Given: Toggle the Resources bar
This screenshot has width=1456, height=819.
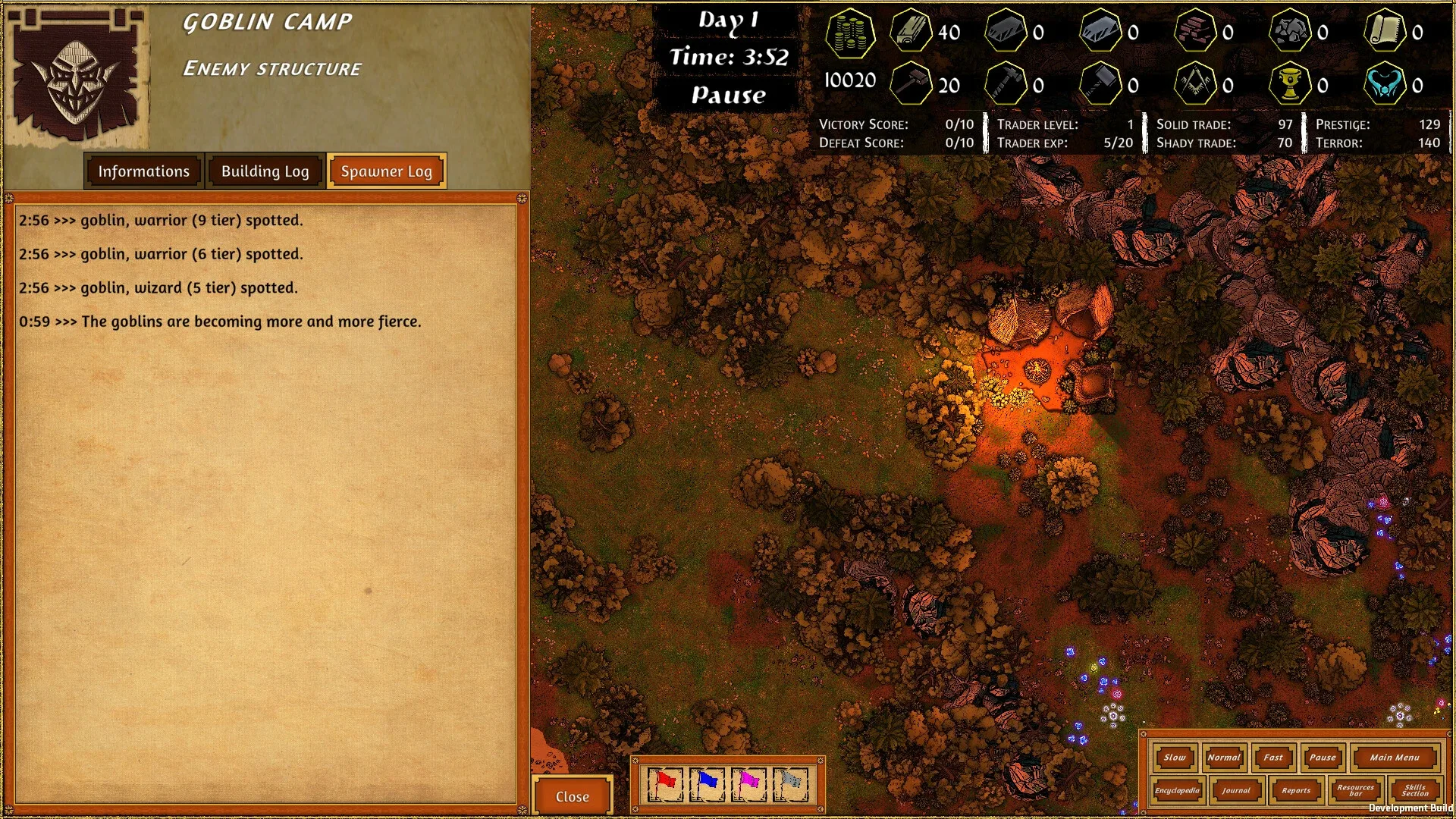Looking at the screenshot, I should point(1355,790).
